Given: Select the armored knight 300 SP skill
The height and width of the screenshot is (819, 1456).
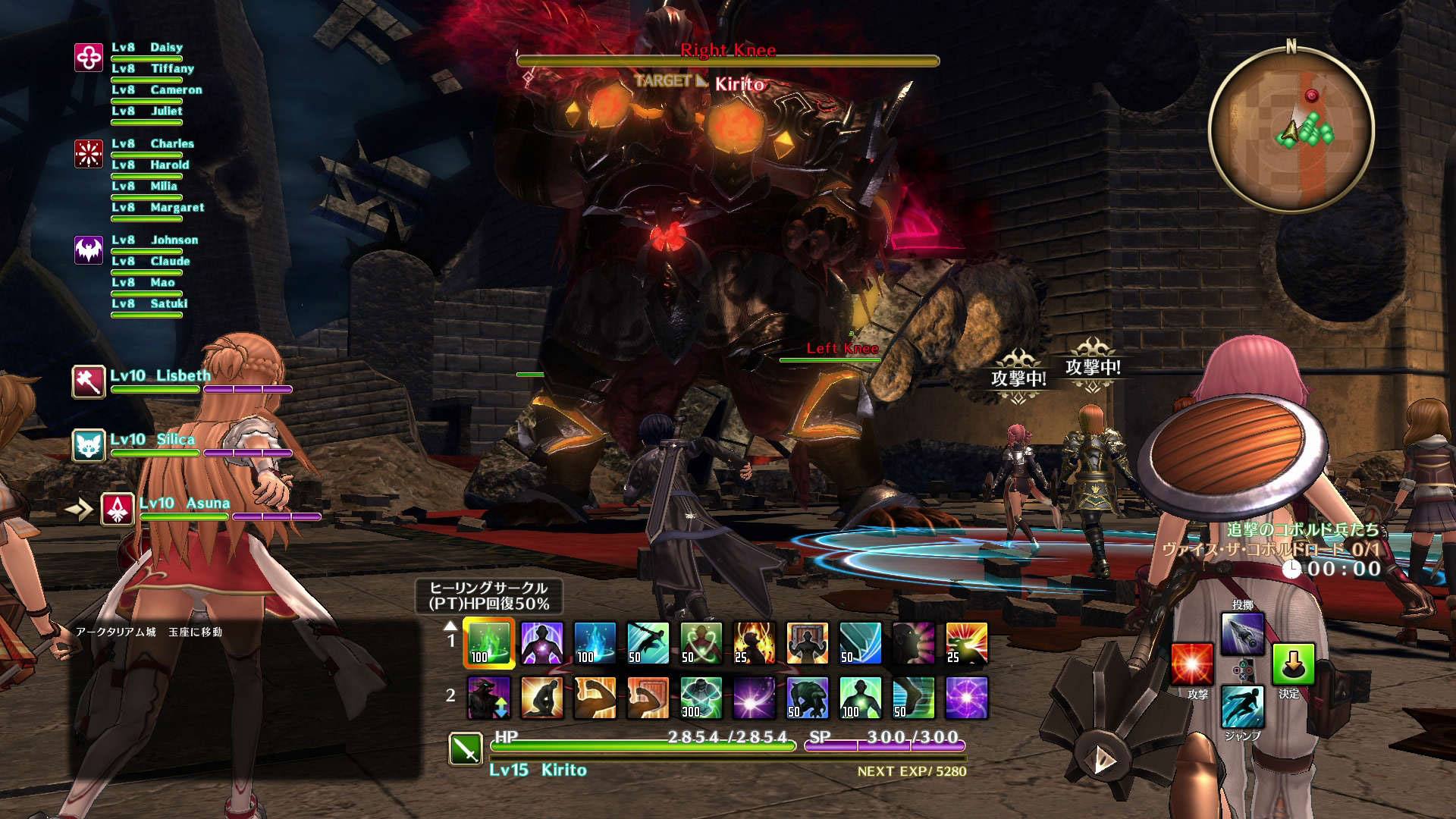Looking at the screenshot, I should [x=701, y=698].
